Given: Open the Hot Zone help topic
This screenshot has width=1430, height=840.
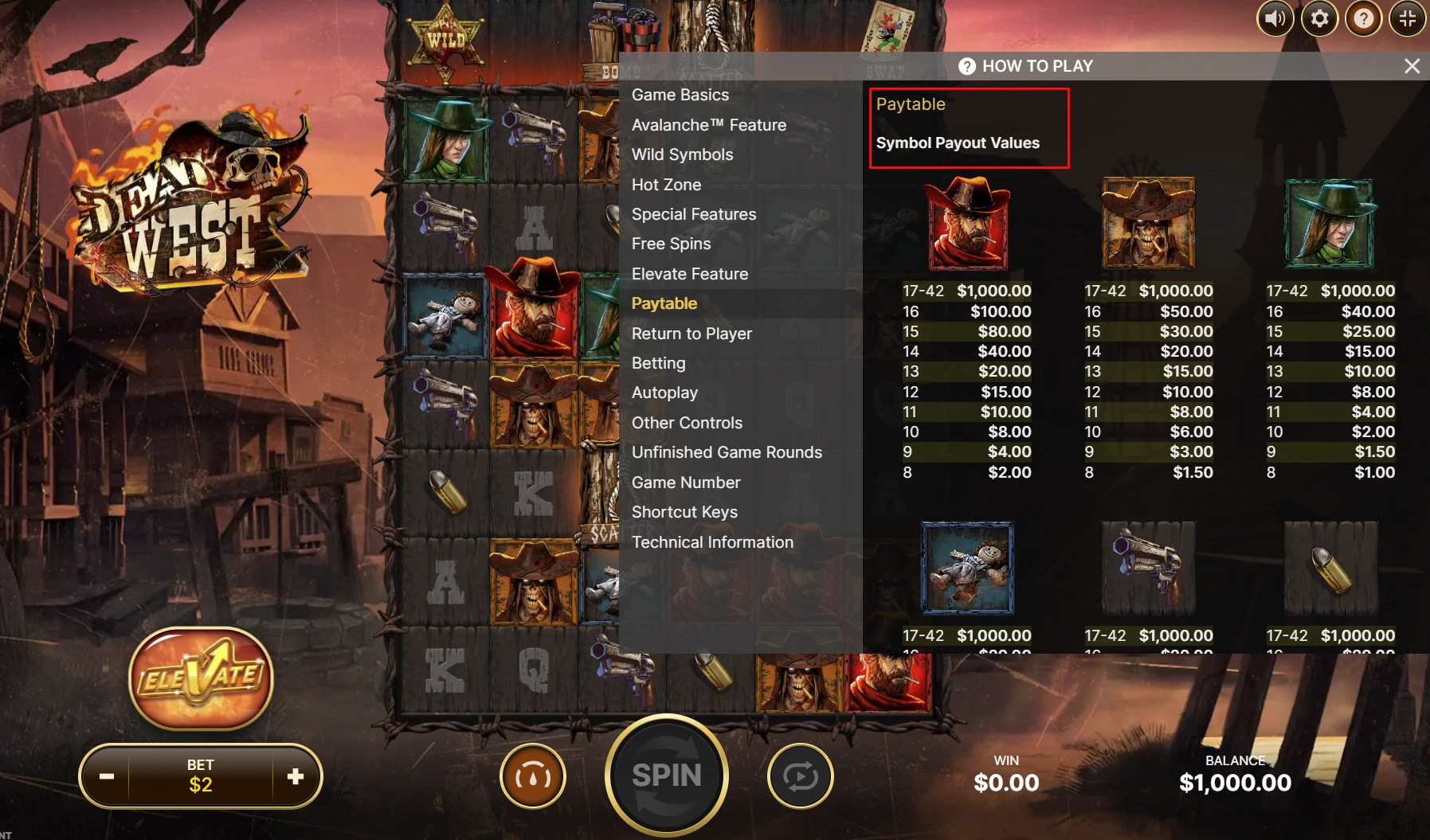Looking at the screenshot, I should 666,185.
